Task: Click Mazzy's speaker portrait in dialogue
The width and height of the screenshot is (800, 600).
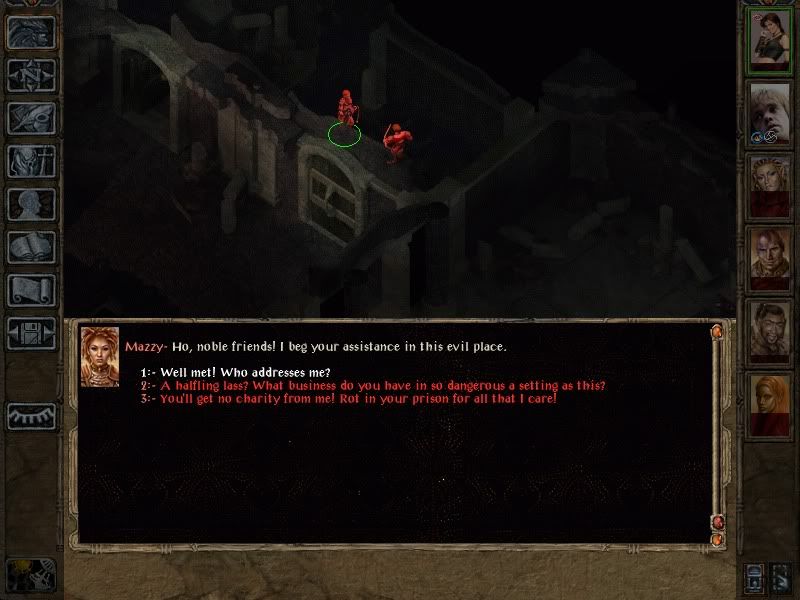Action: [100, 357]
